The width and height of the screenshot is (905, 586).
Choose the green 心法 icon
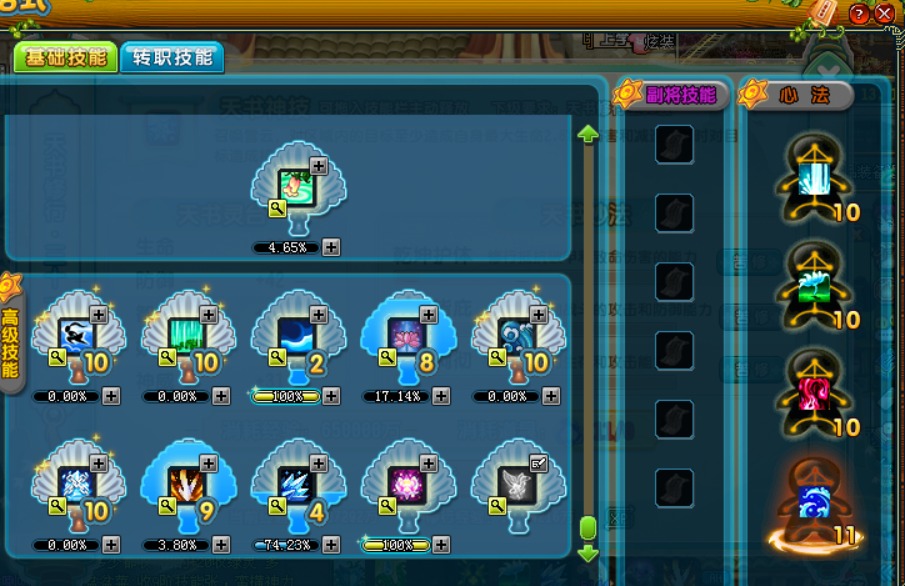point(815,286)
